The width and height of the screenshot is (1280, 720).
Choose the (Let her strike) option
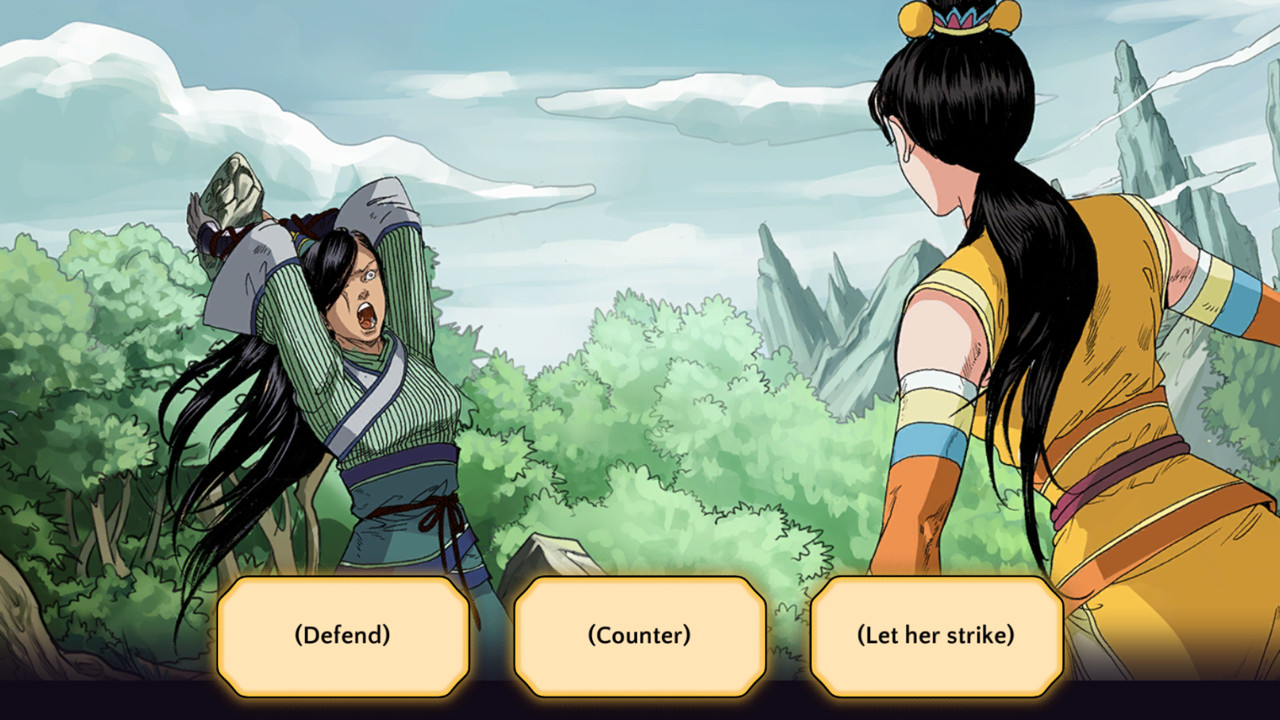[936, 634]
